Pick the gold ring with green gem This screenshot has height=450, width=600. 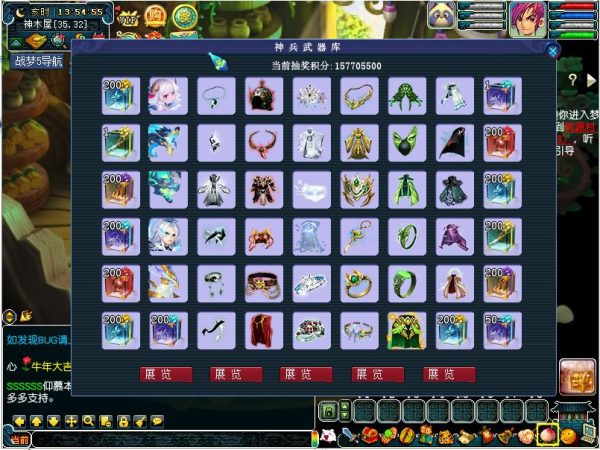[x=358, y=283]
